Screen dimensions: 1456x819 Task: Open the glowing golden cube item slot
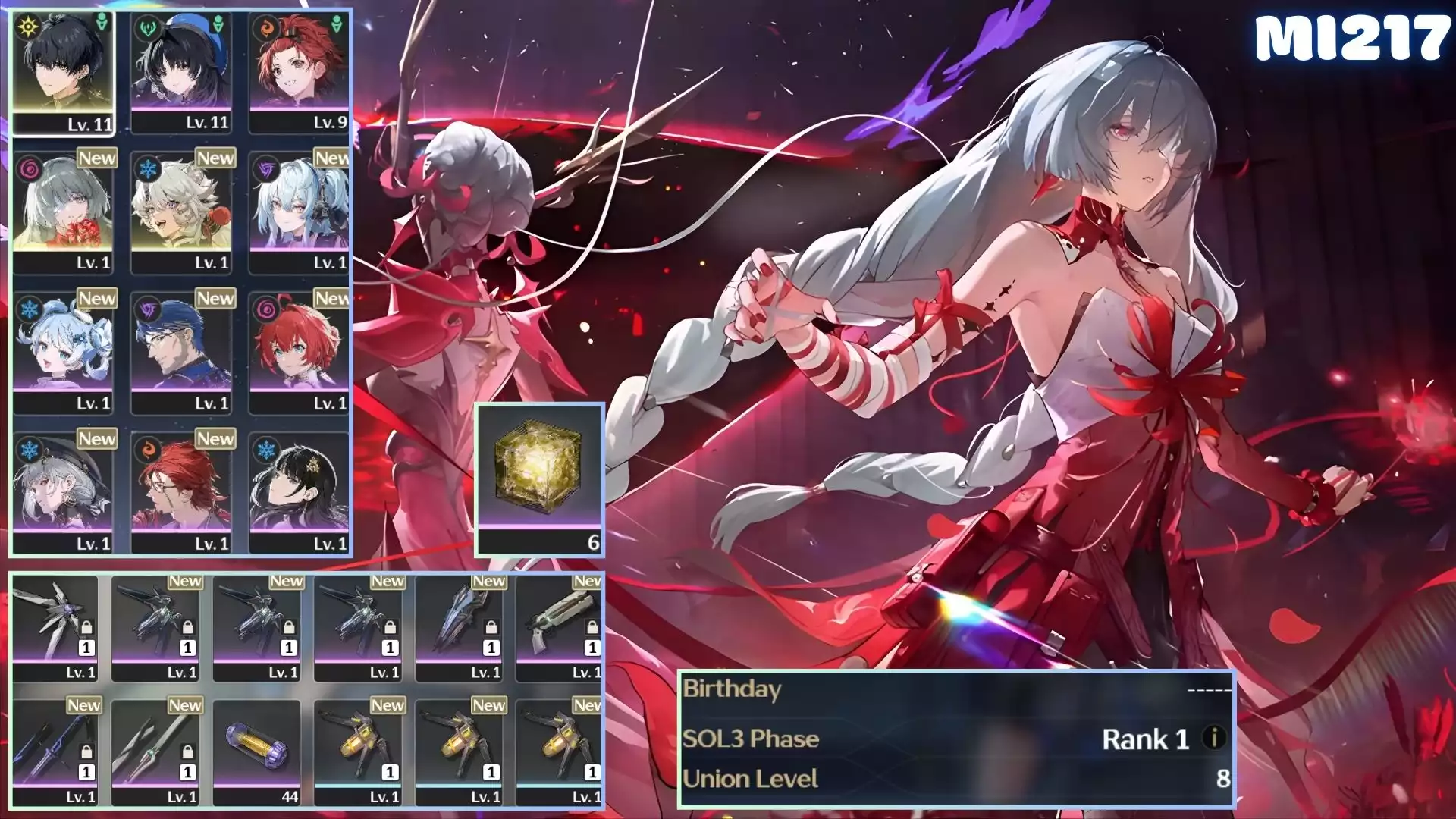[x=539, y=478]
